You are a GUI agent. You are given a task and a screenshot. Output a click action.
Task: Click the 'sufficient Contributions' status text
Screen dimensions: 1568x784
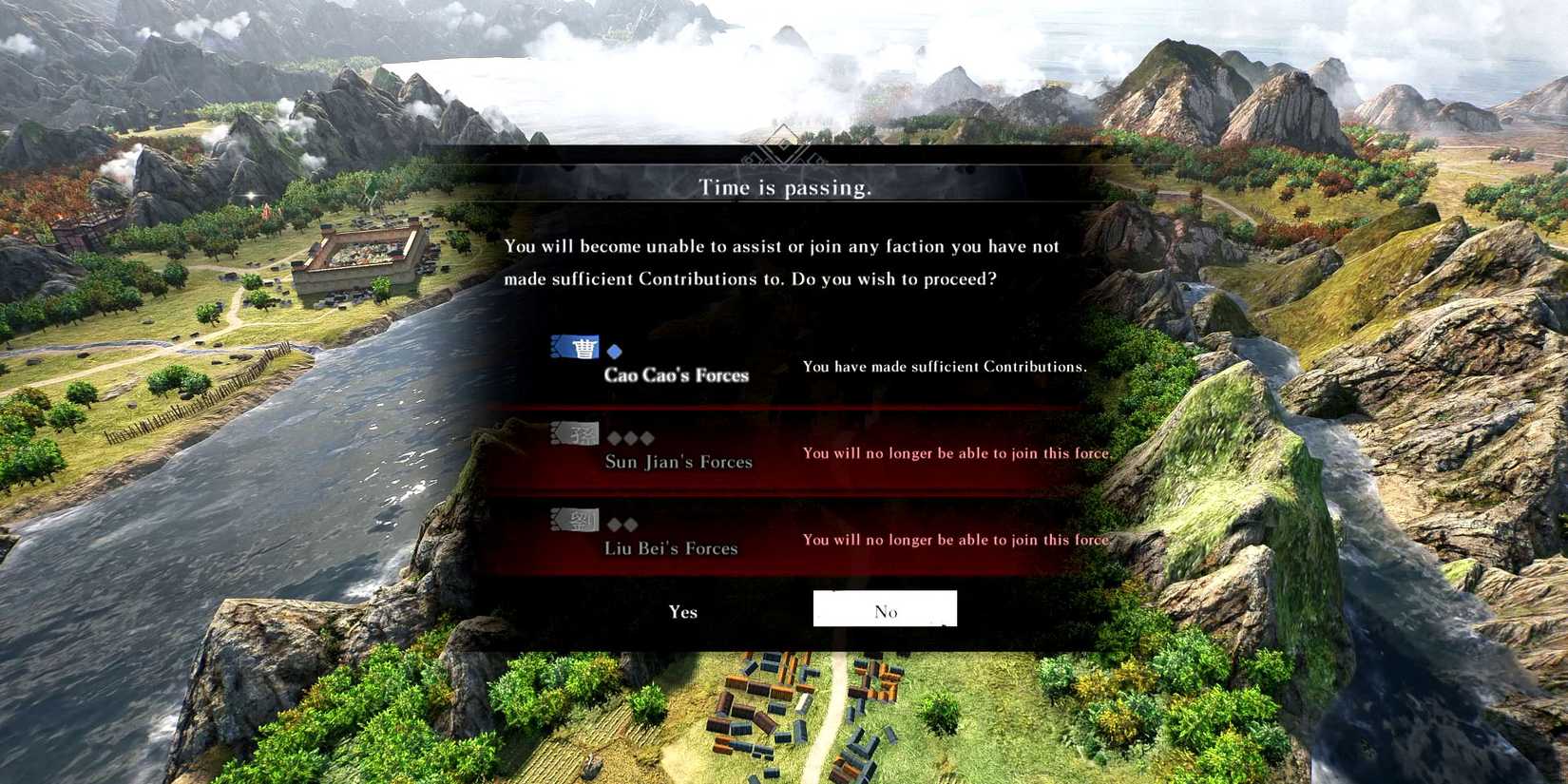(x=945, y=366)
